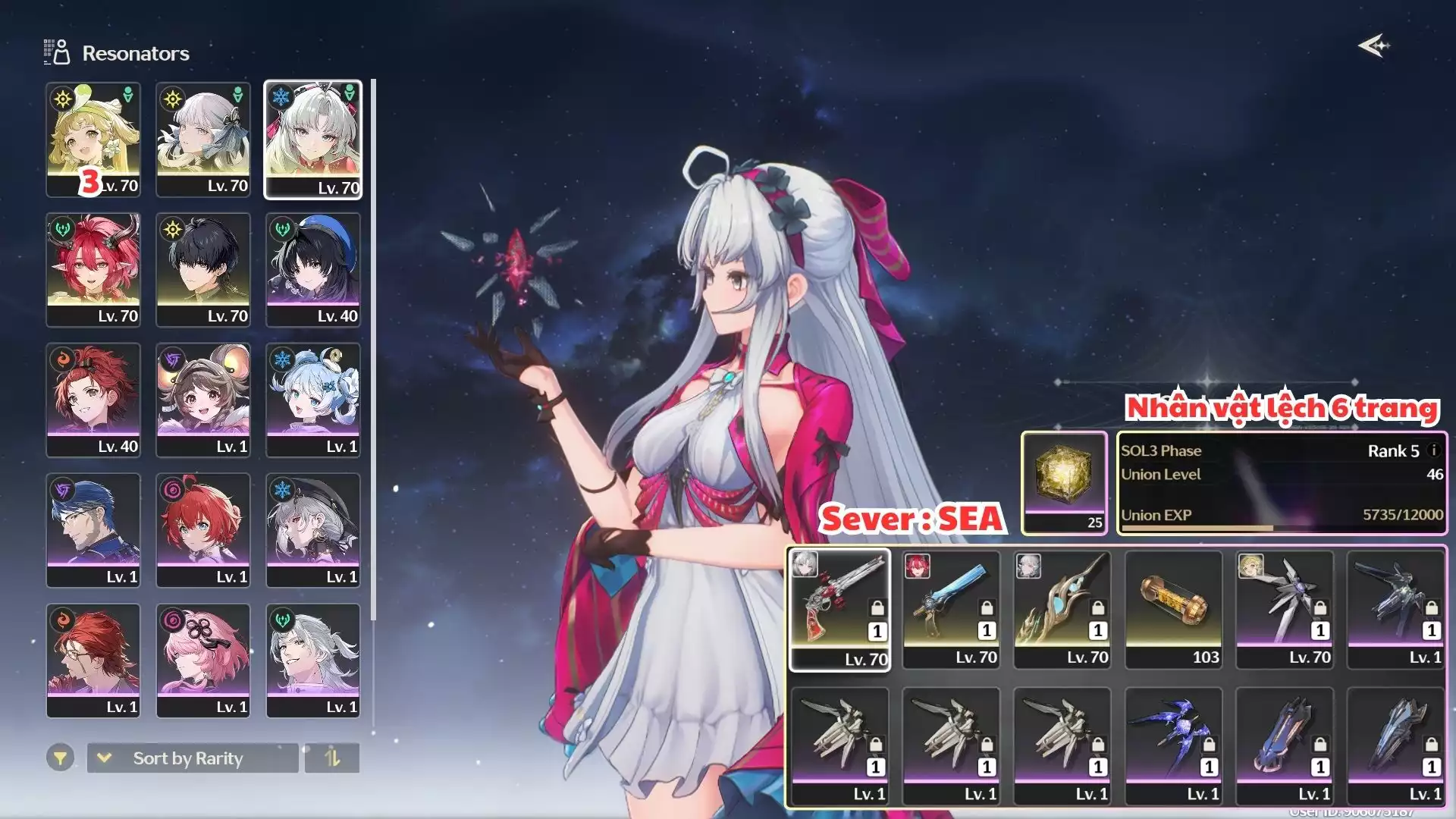Click the yellow filter funnel button

[x=60, y=758]
